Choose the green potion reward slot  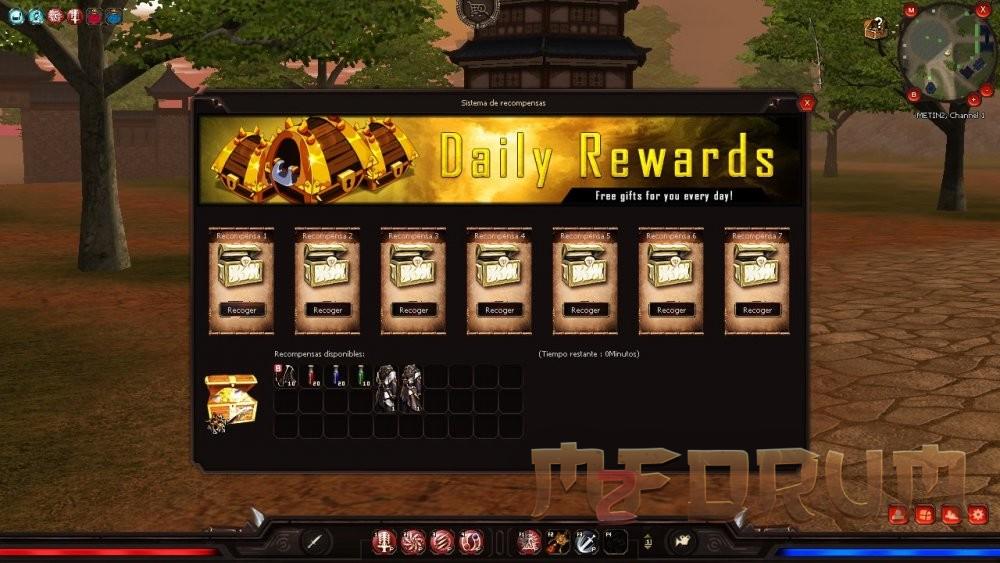point(361,376)
